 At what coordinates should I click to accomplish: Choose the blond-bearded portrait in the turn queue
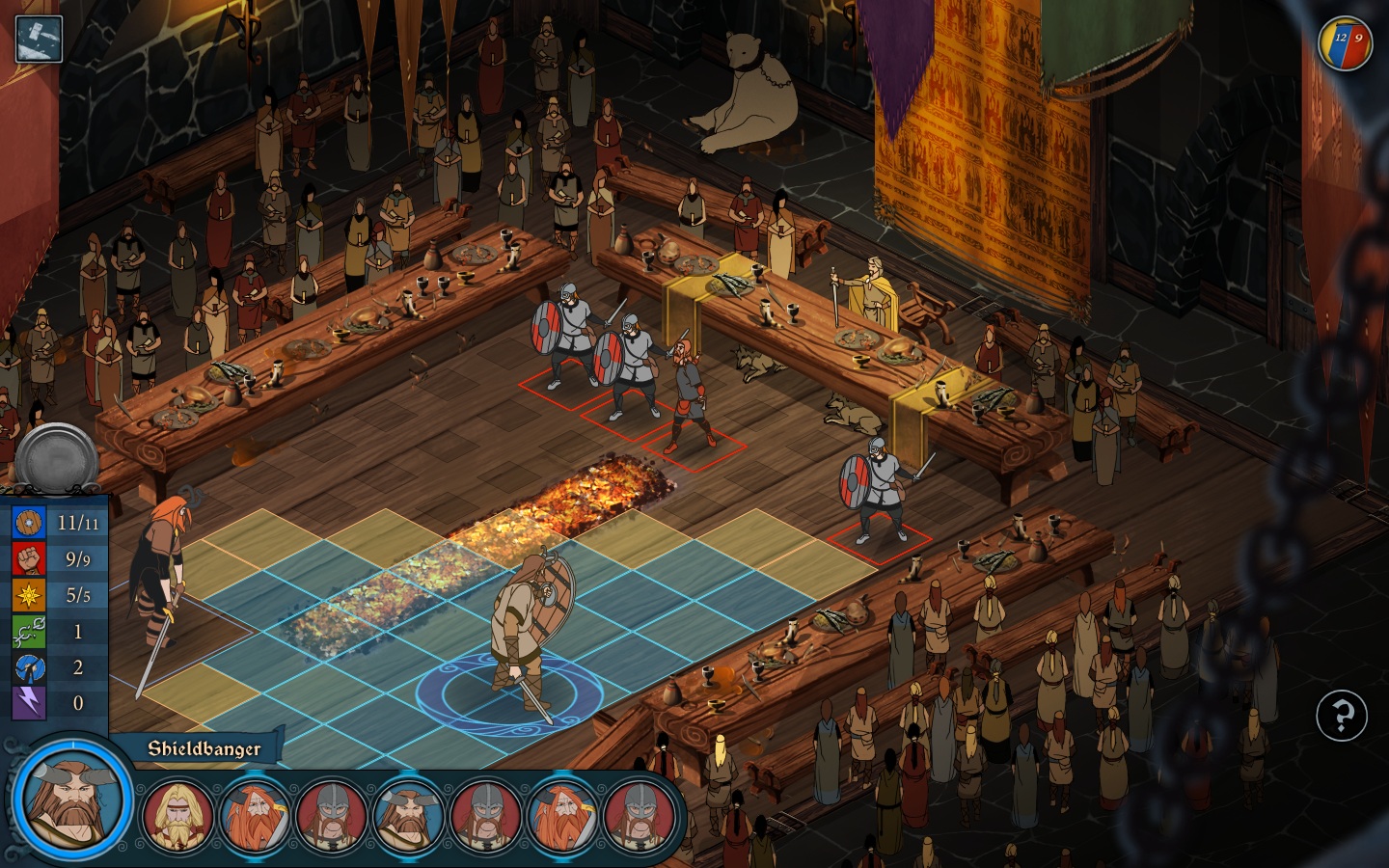[178, 816]
